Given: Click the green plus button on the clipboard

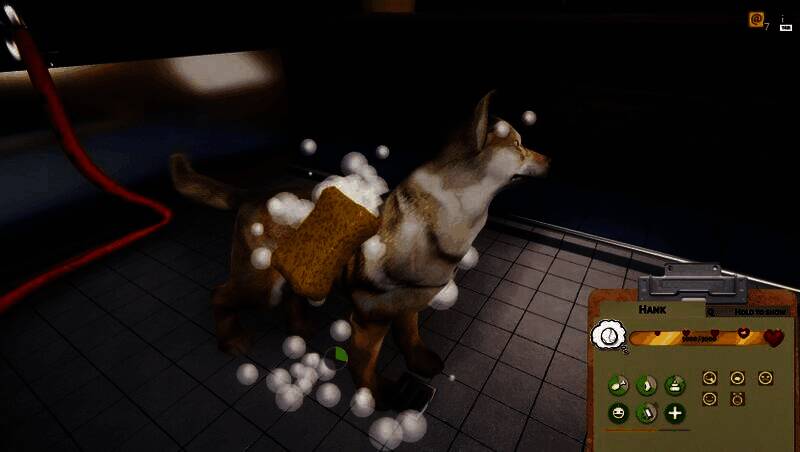Looking at the screenshot, I should 675,412.
